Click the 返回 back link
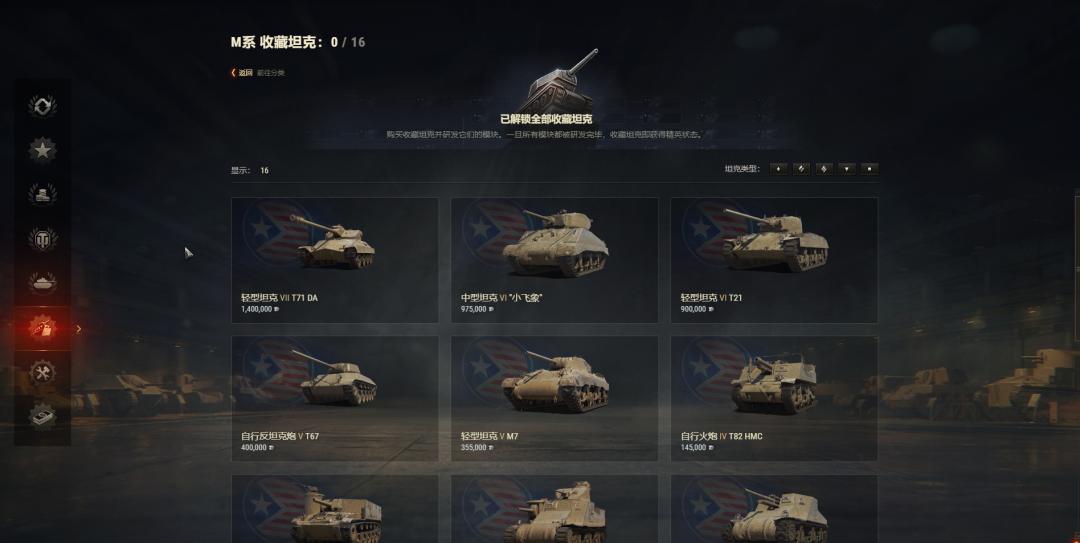 pyautogui.click(x=244, y=72)
